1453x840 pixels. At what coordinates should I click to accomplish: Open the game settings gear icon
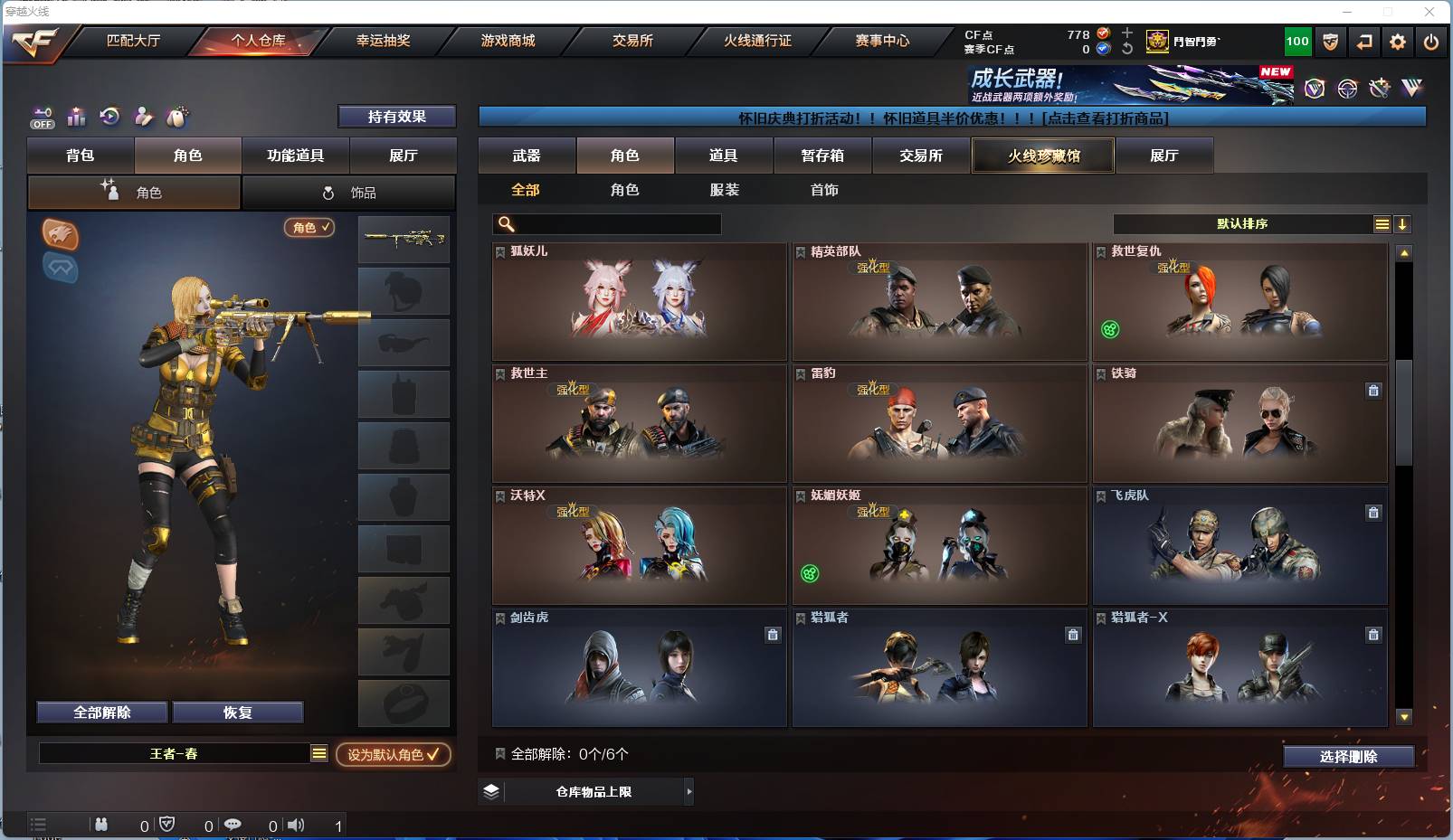(x=1398, y=42)
